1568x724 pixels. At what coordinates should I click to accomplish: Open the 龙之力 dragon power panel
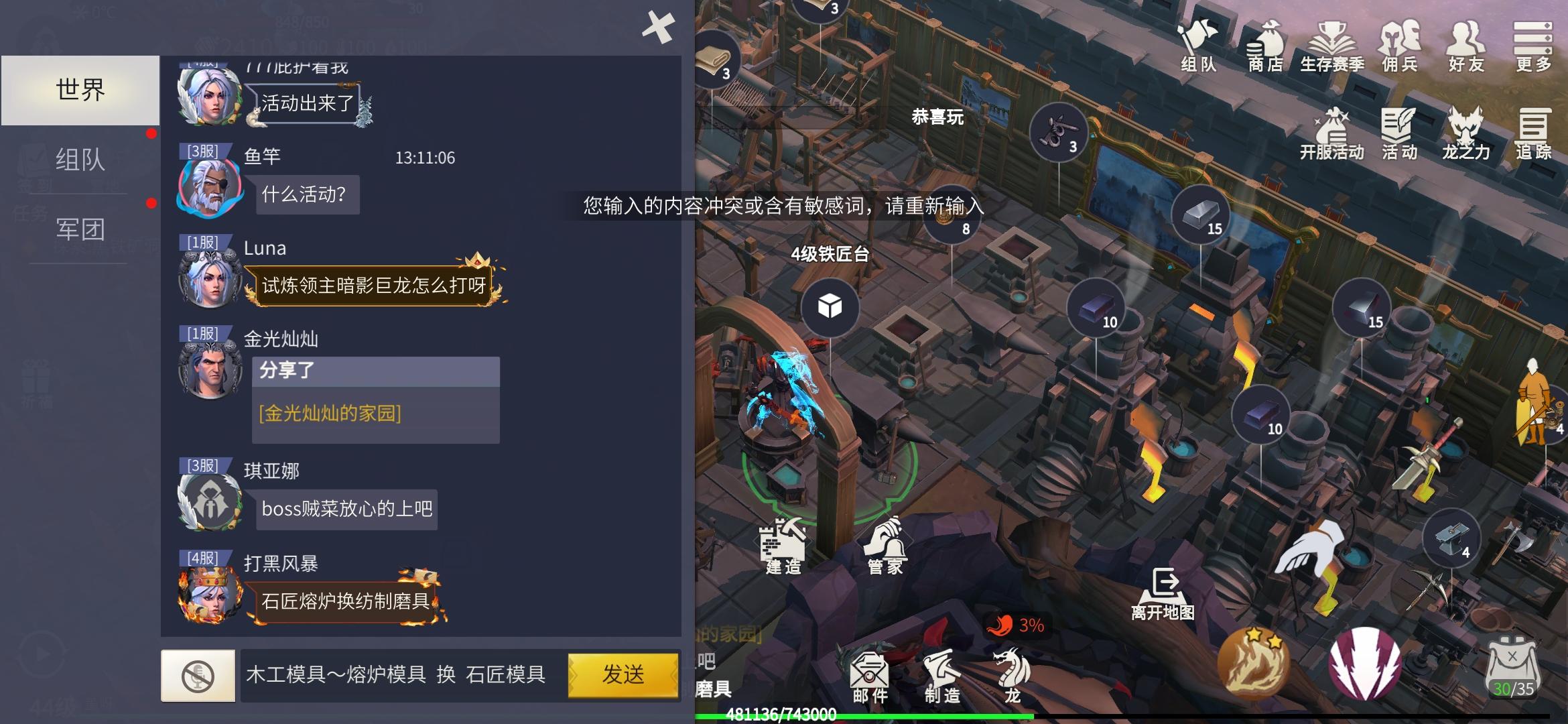1465,131
